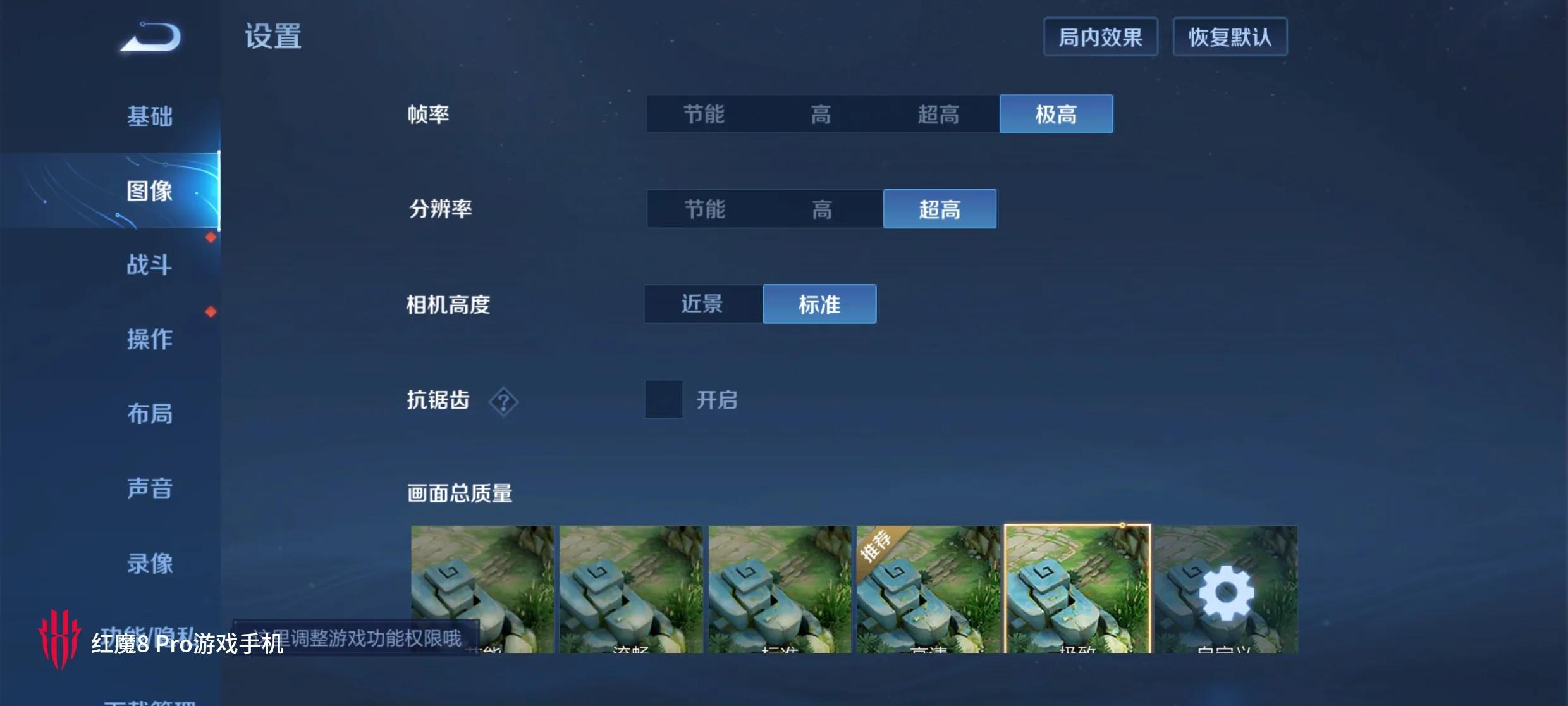Enable the 抗锯齿 checkbox
1568x706 pixels.
tap(663, 400)
